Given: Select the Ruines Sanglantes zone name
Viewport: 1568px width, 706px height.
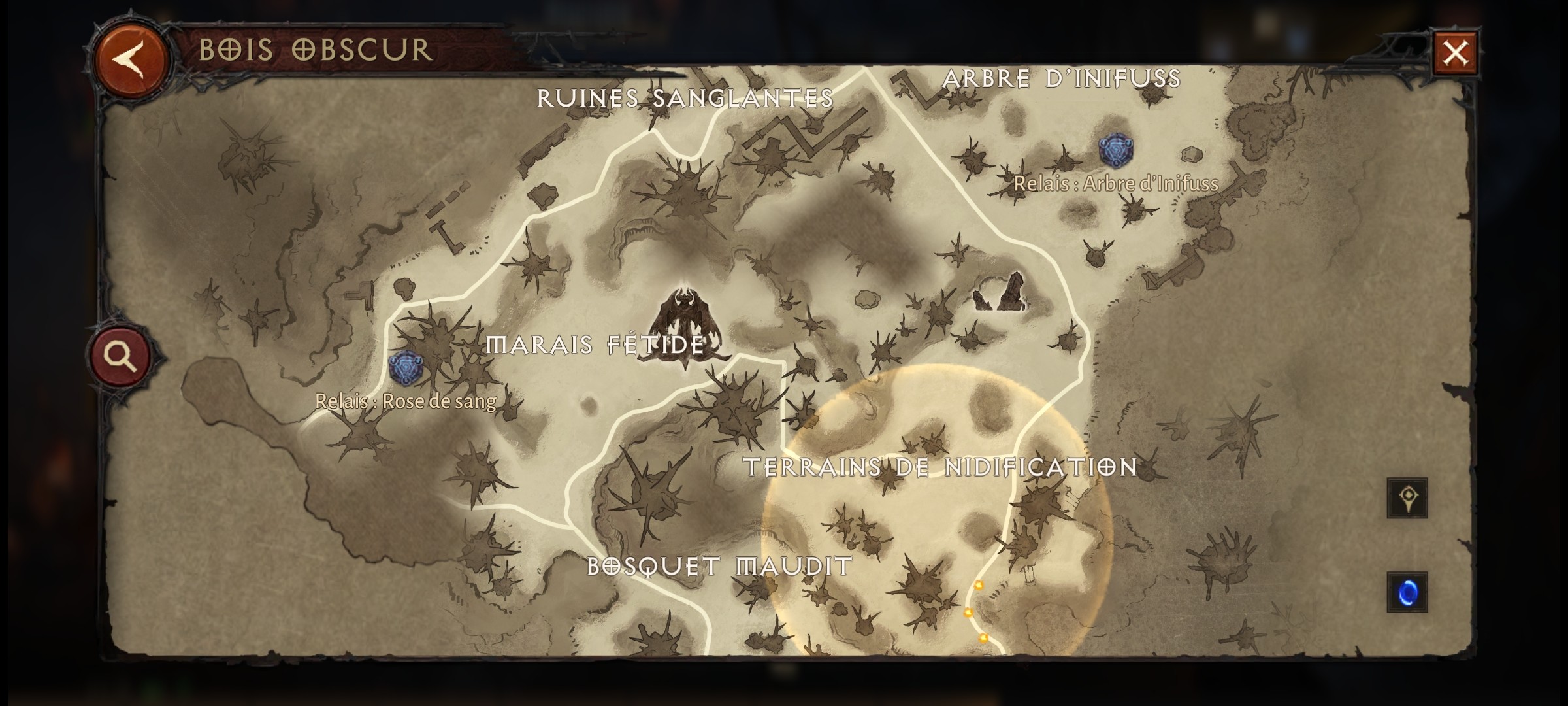Looking at the screenshot, I should click(x=685, y=98).
